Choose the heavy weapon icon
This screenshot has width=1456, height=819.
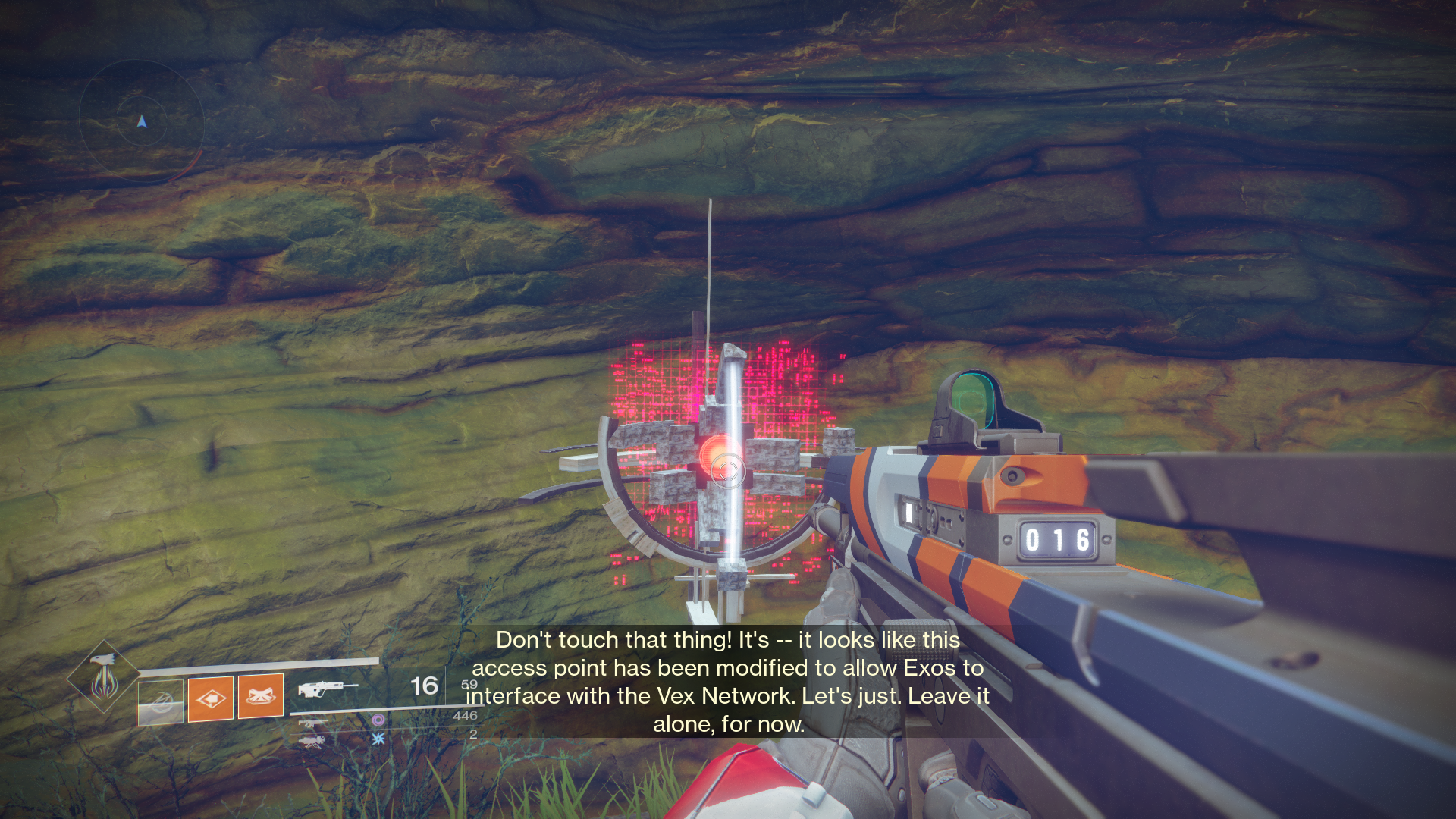tap(312, 741)
